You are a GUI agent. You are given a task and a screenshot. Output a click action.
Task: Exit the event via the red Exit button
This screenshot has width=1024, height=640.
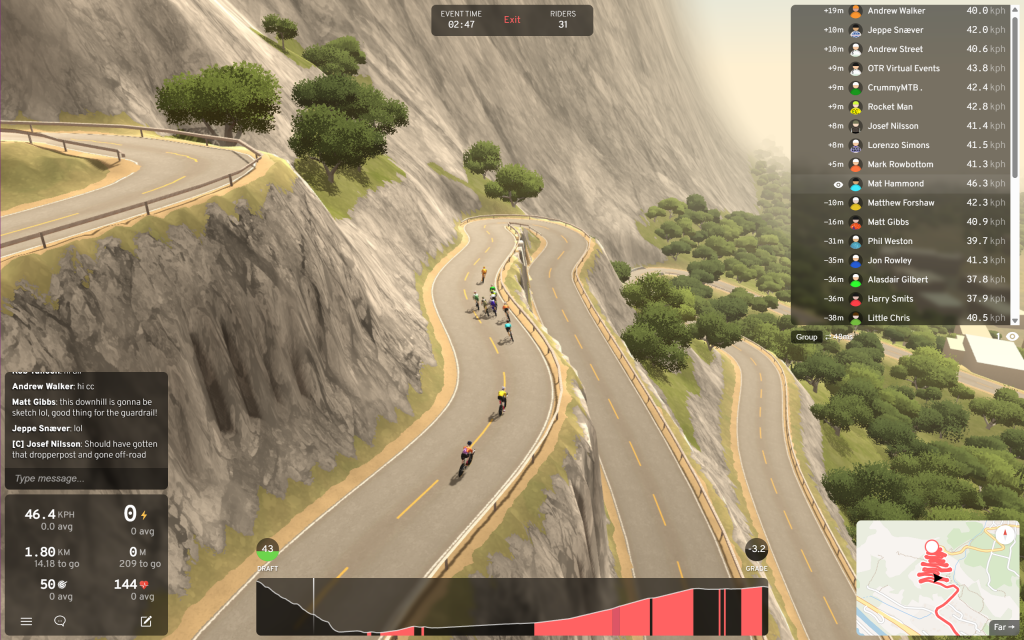[512, 20]
